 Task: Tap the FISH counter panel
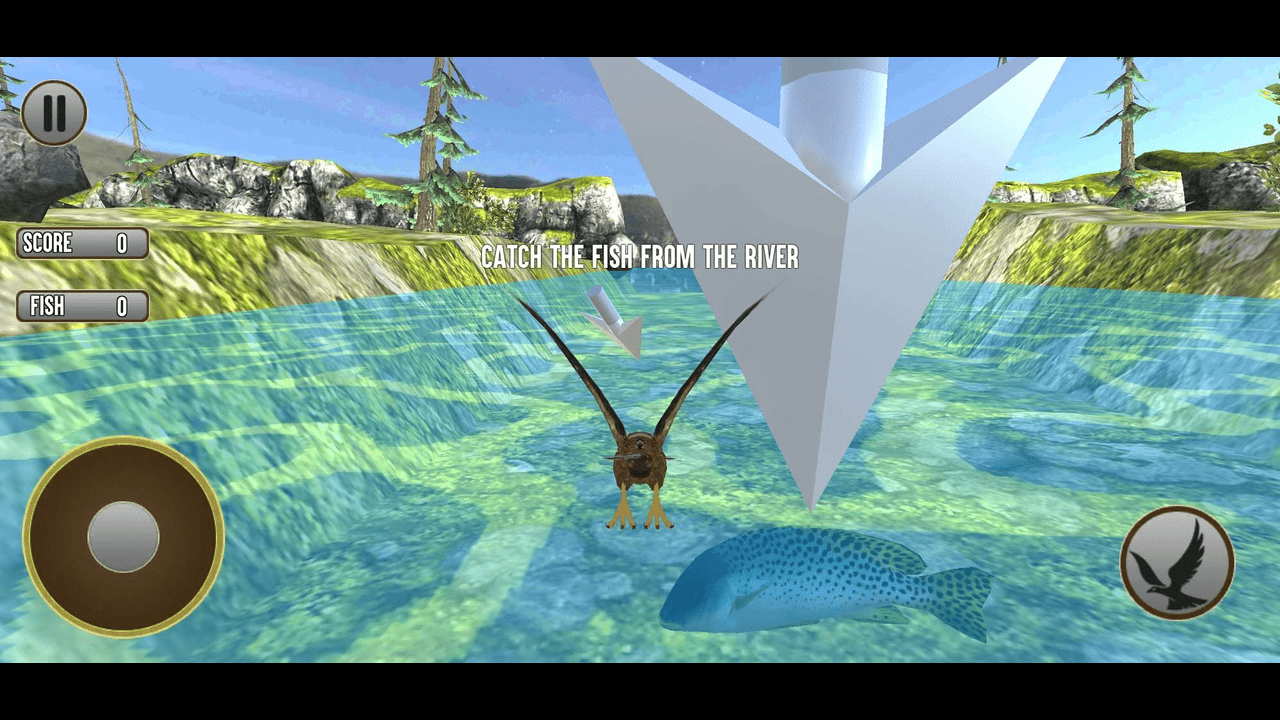point(82,306)
